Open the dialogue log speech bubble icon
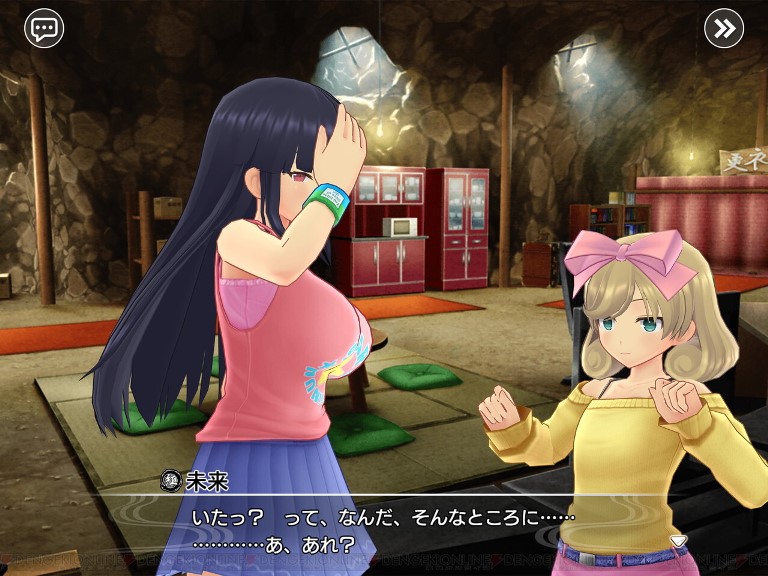 click(44, 28)
